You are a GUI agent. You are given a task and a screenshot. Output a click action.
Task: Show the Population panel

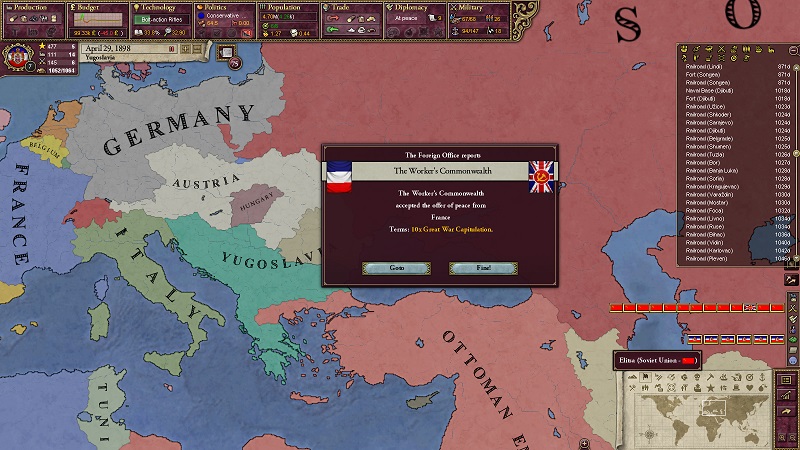(289, 7)
